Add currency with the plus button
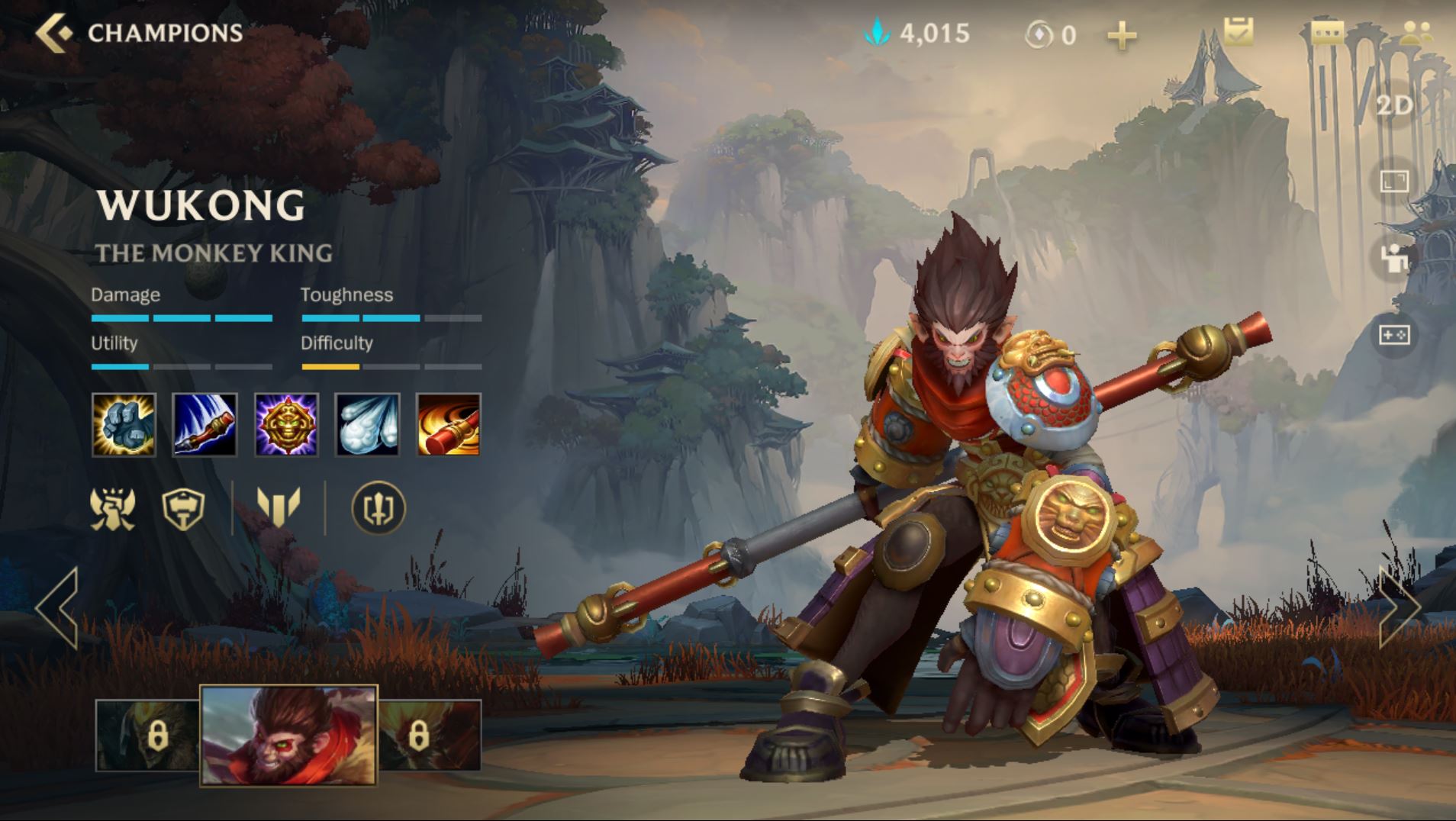 pos(1121,35)
